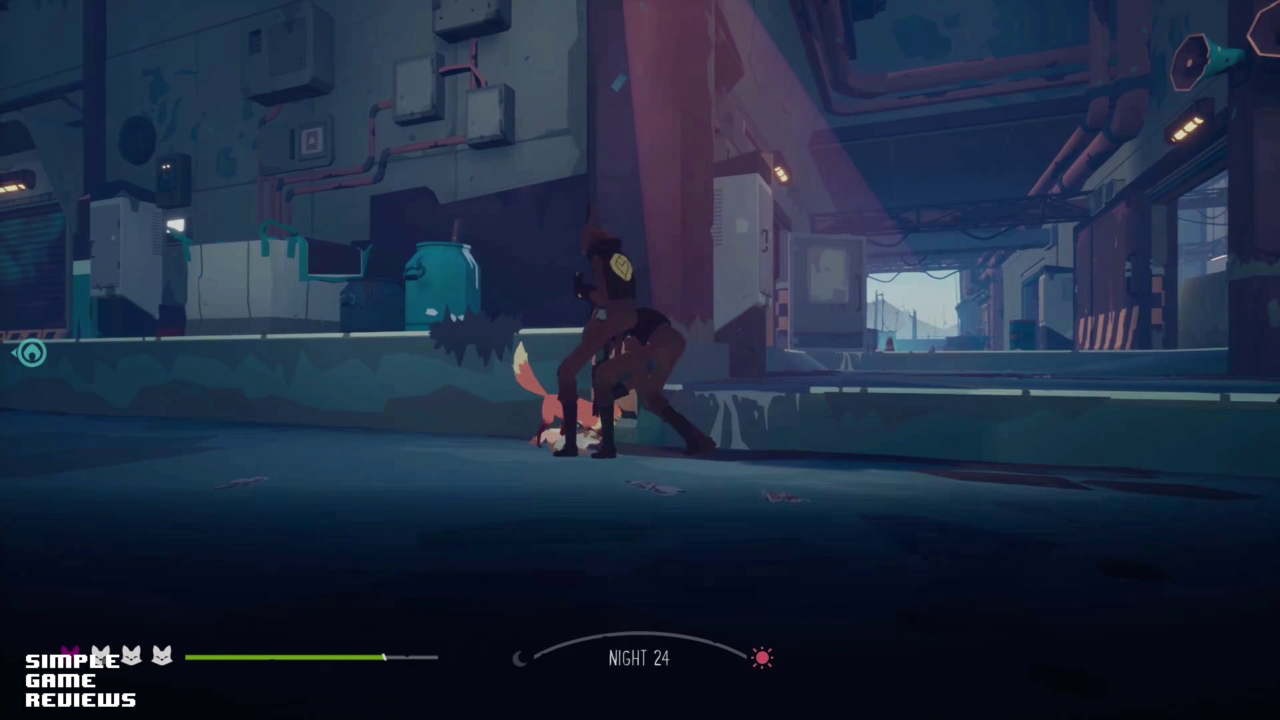Click the green hunger progress bar
Screen dimensions: 1280x720
click(x=285, y=657)
